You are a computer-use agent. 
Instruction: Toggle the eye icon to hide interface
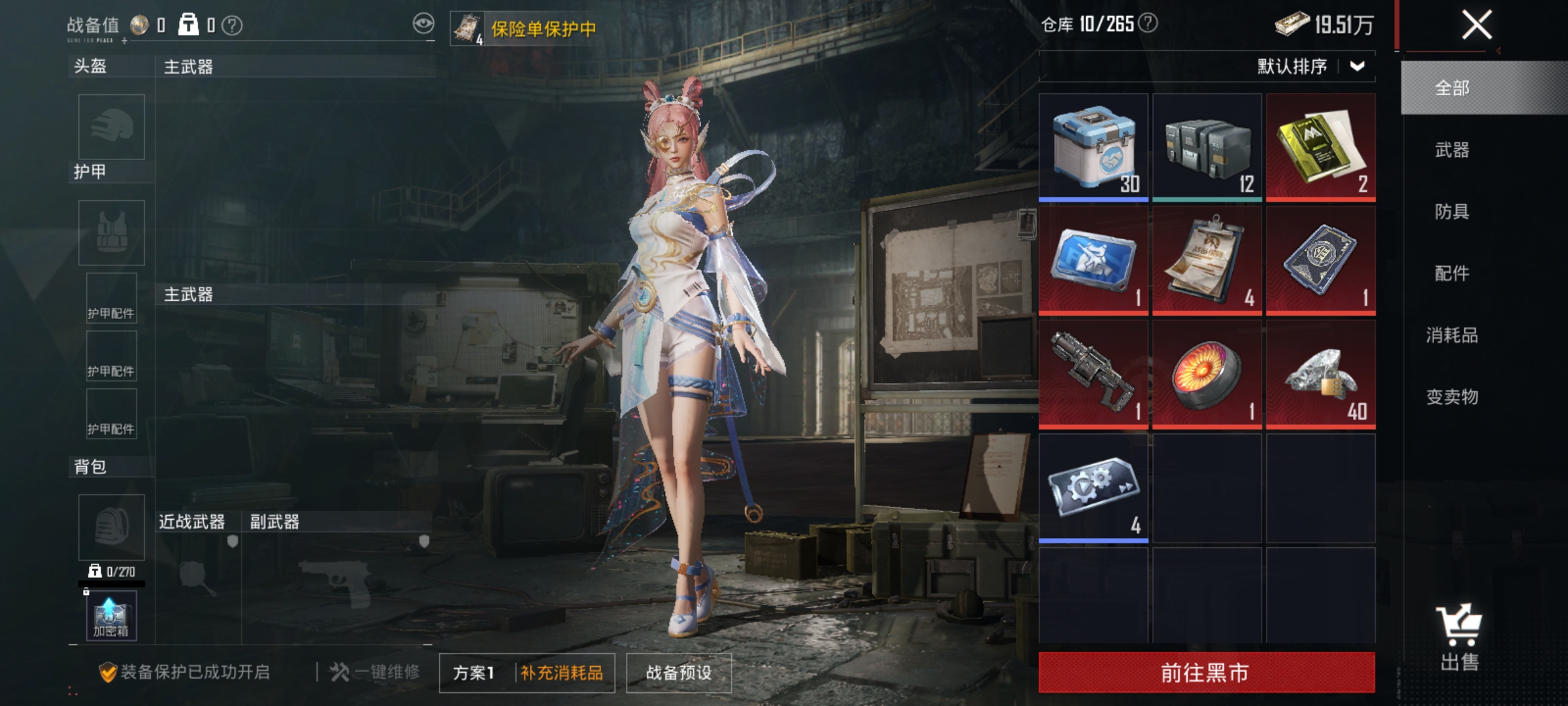pos(425,24)
